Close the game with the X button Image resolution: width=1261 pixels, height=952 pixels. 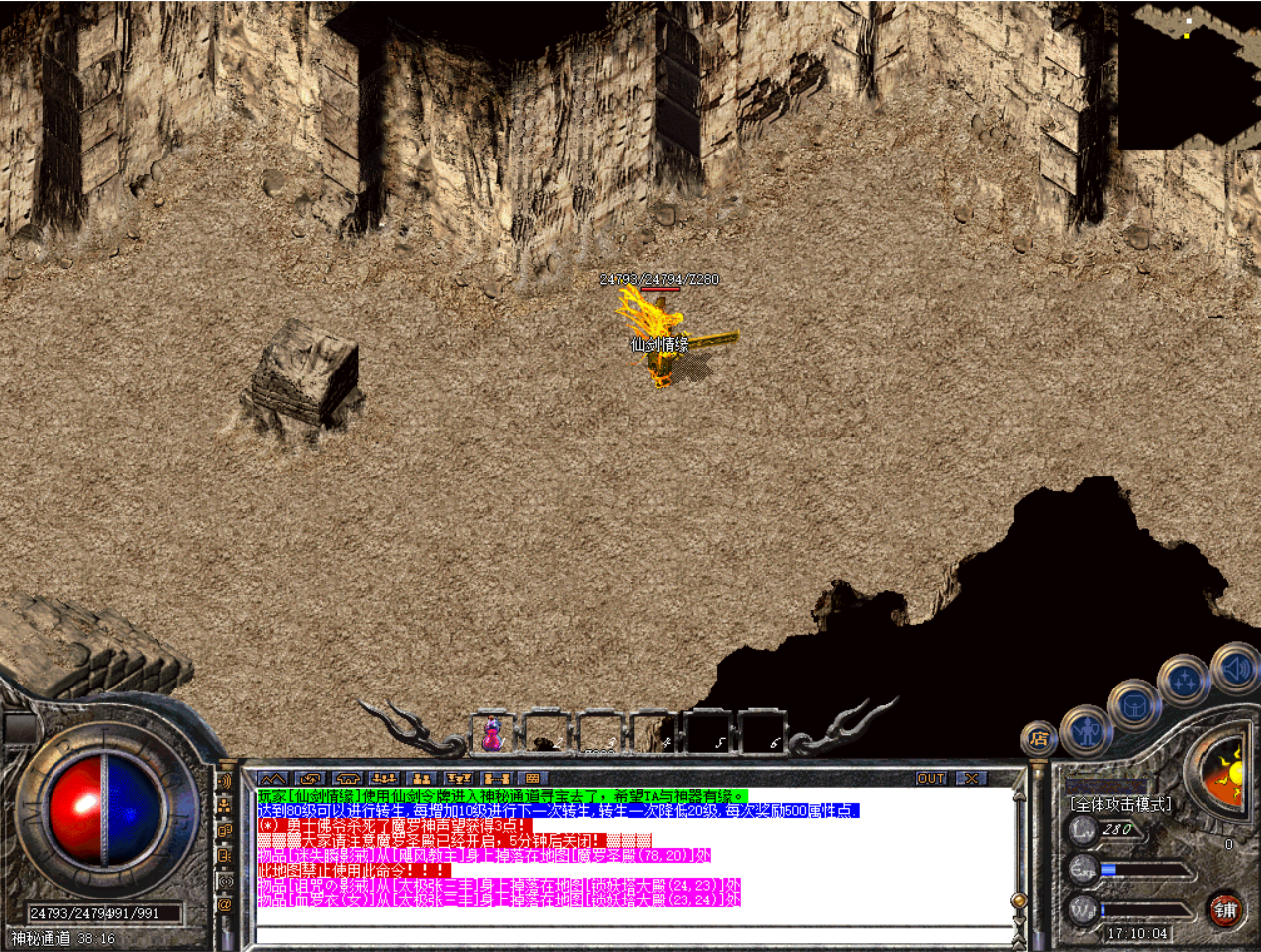tap(971, 779)
